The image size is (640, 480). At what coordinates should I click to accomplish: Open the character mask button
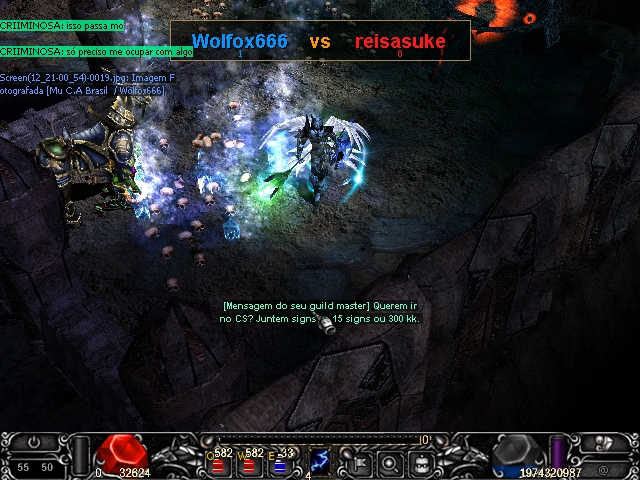point(603,443)
